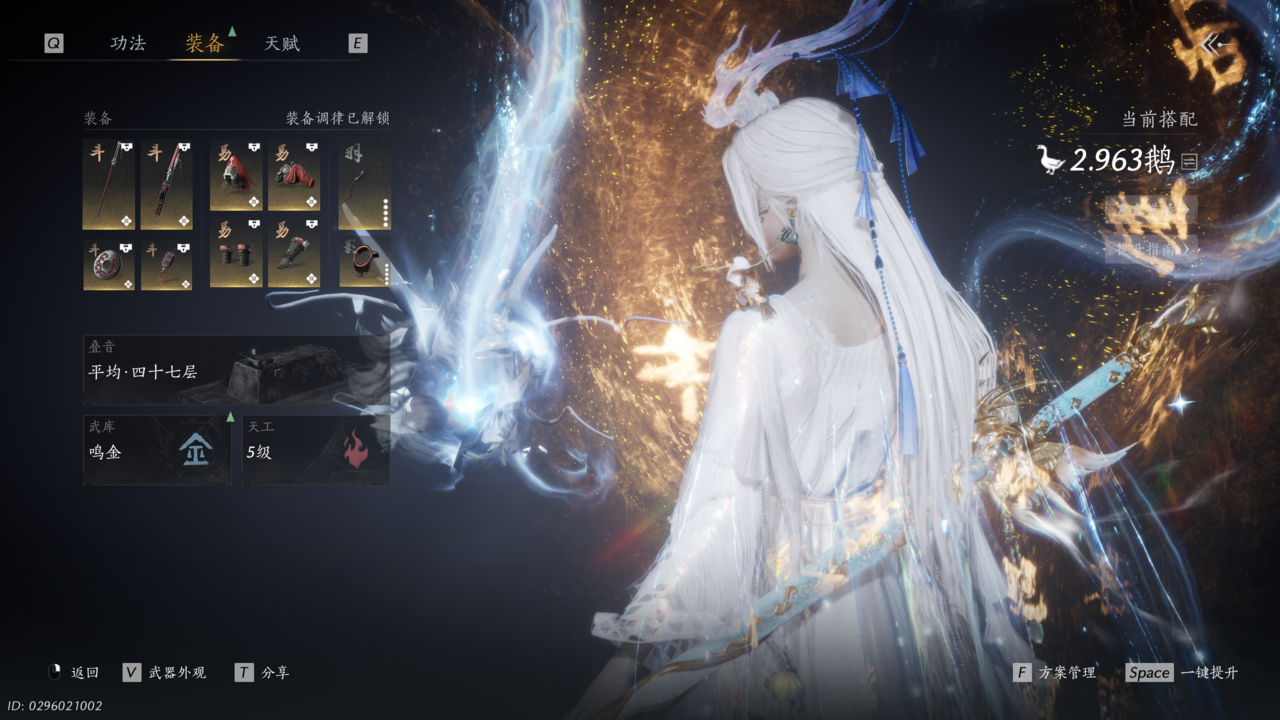Select the round jade disc accessory slot
The image size is (1280, 720).
click(x=108, y=265)
